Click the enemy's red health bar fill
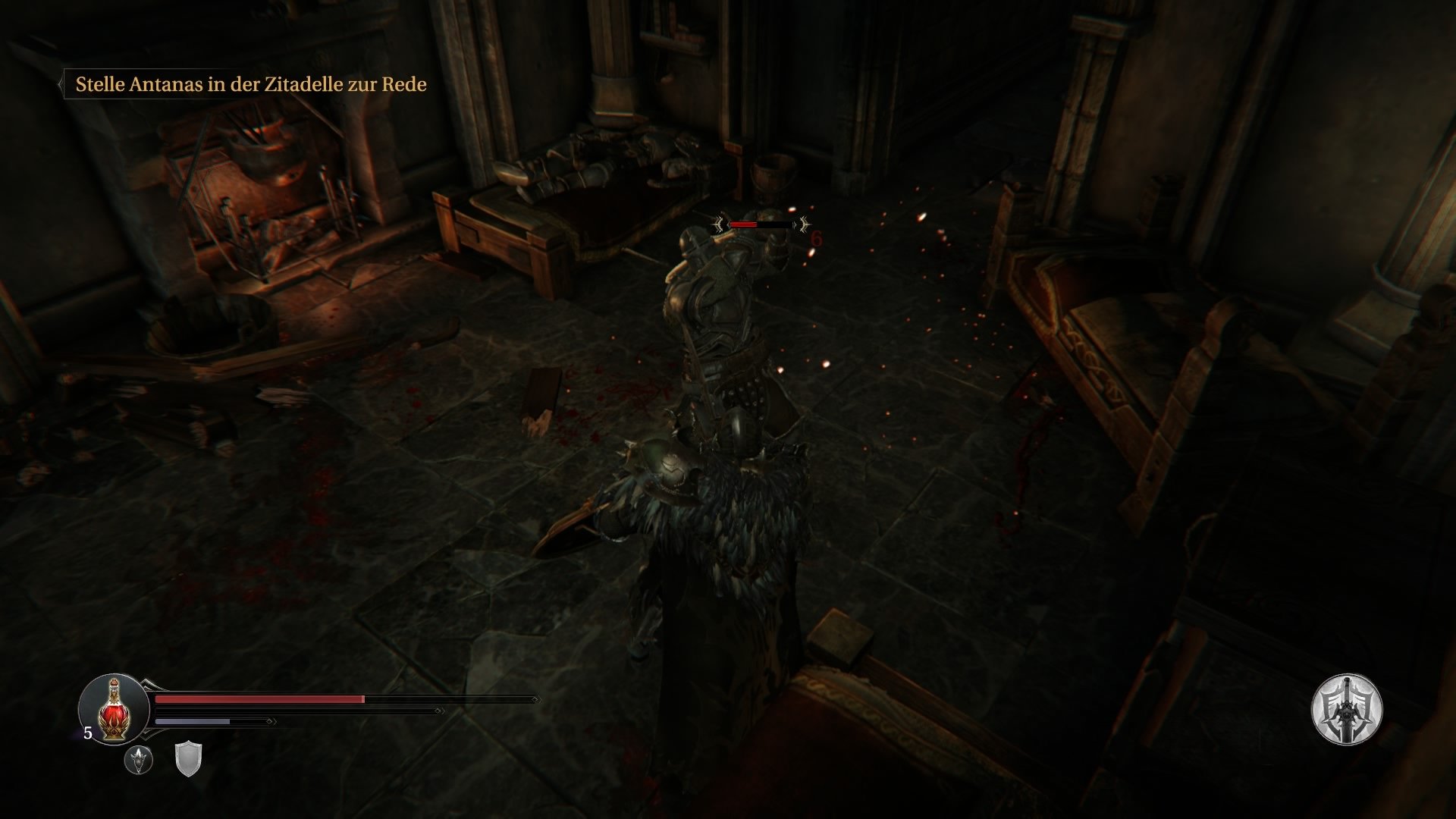 [x=743, y=224]
